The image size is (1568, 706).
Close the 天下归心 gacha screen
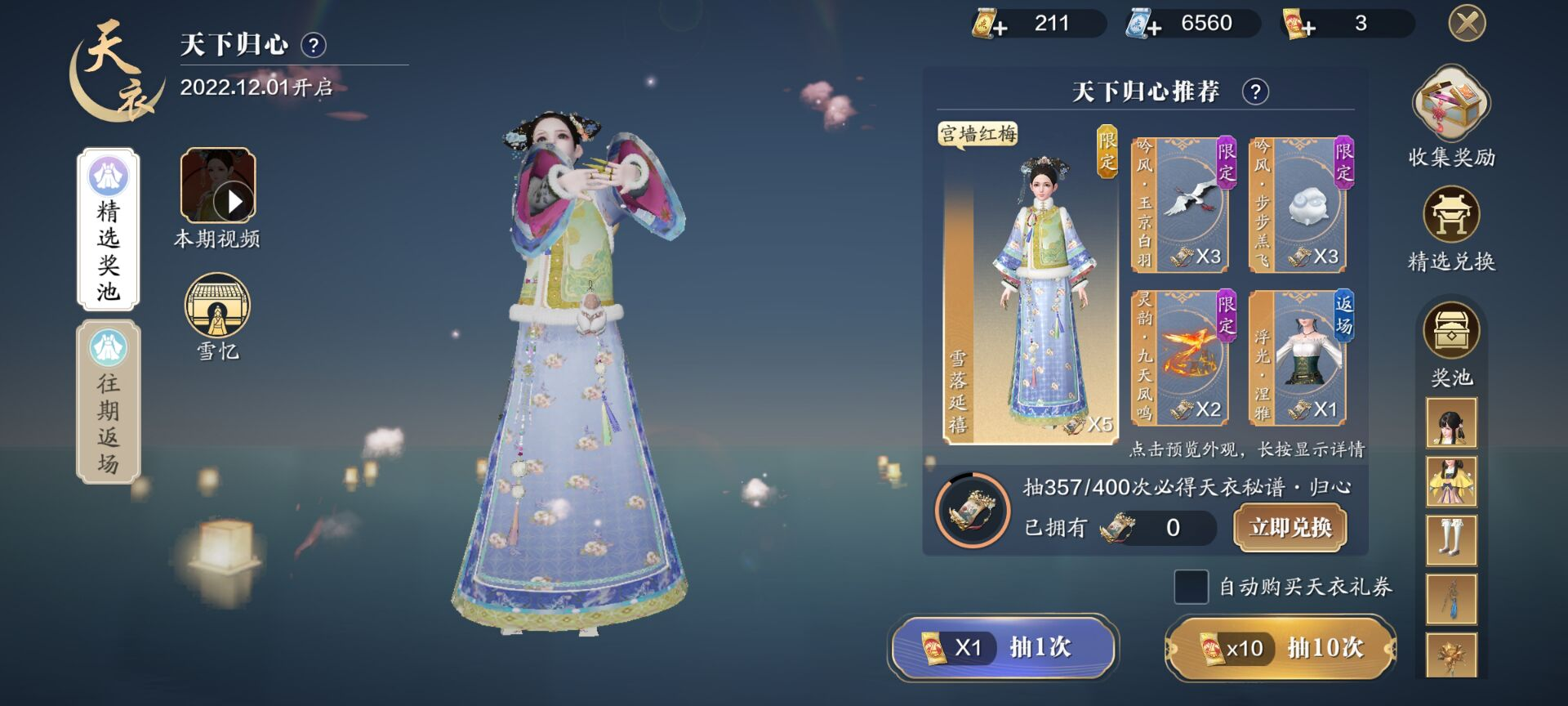point(1467,23)
